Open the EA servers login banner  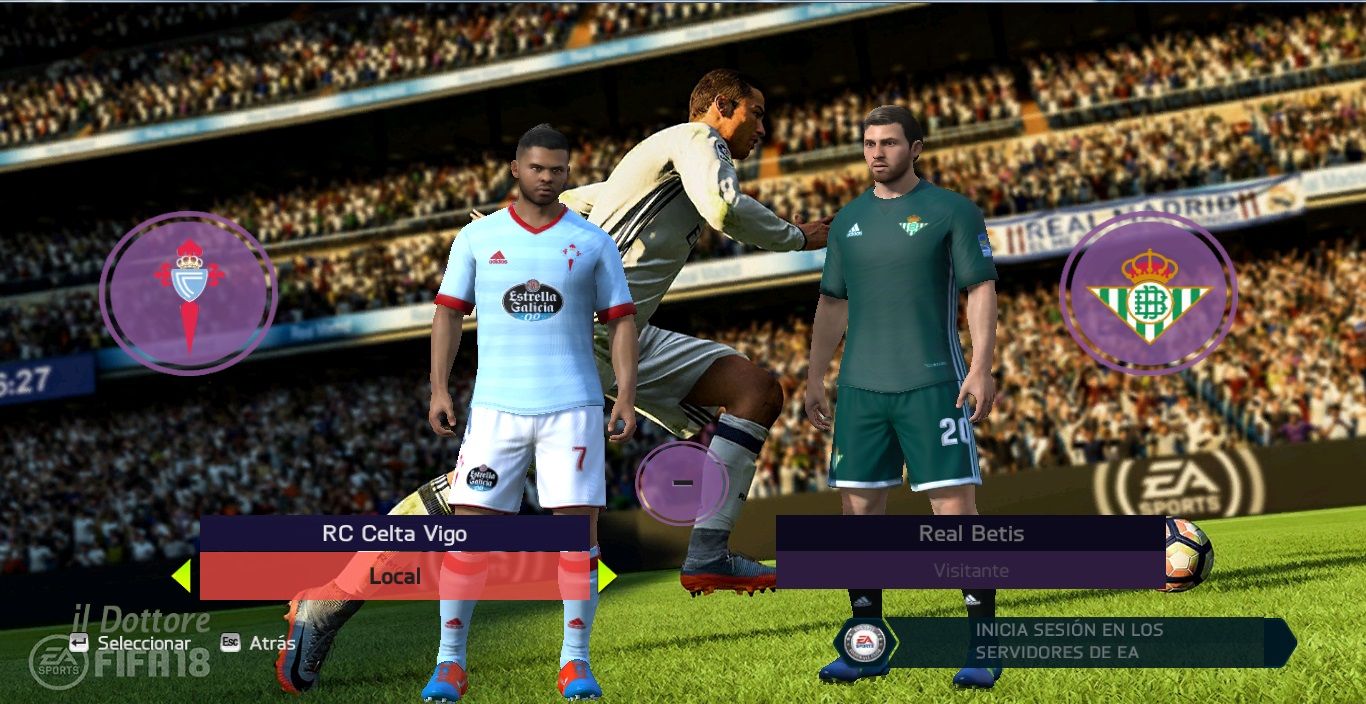coord(1070,642)
